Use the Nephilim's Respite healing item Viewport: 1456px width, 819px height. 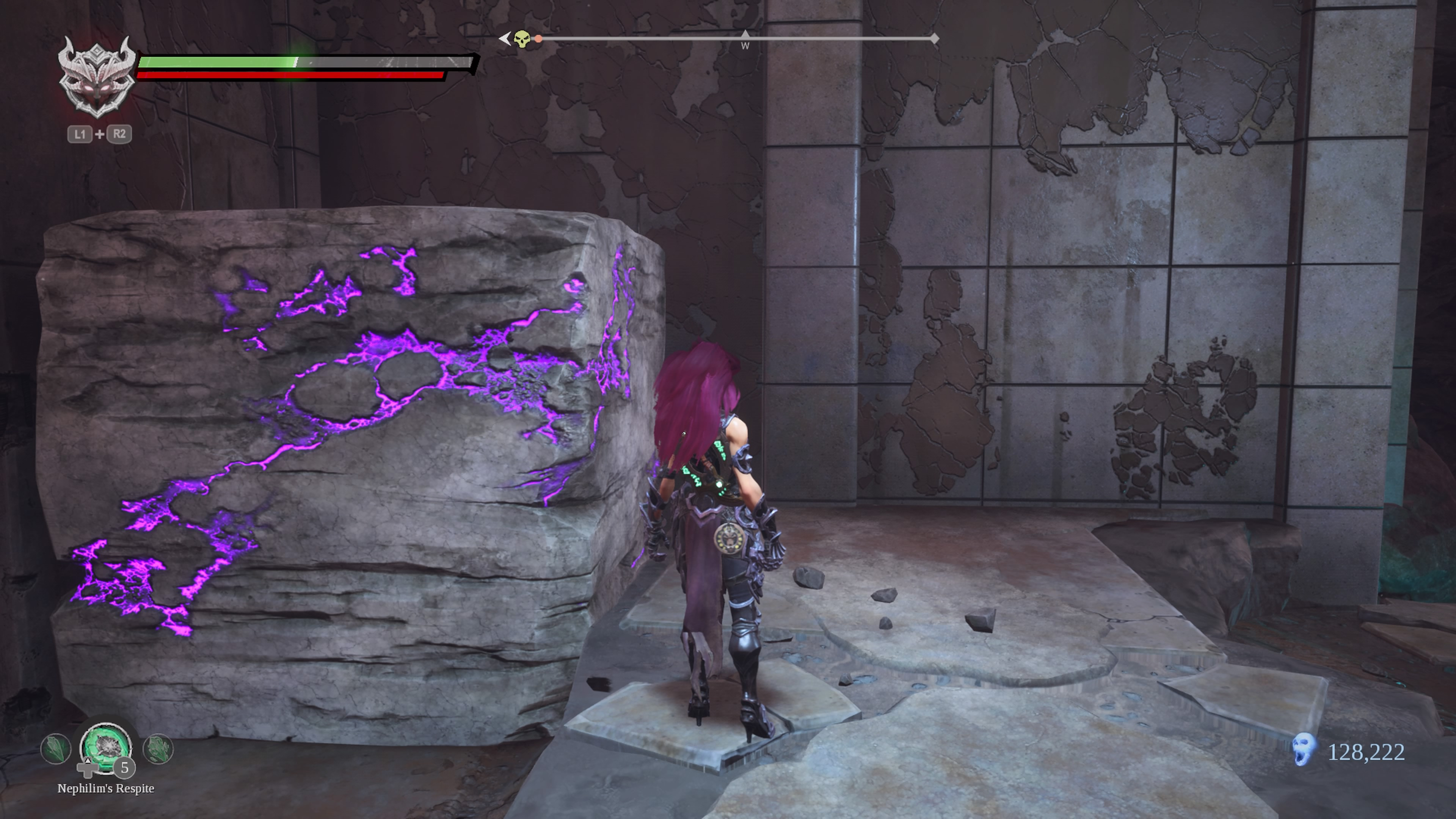[x=106, y=748]
